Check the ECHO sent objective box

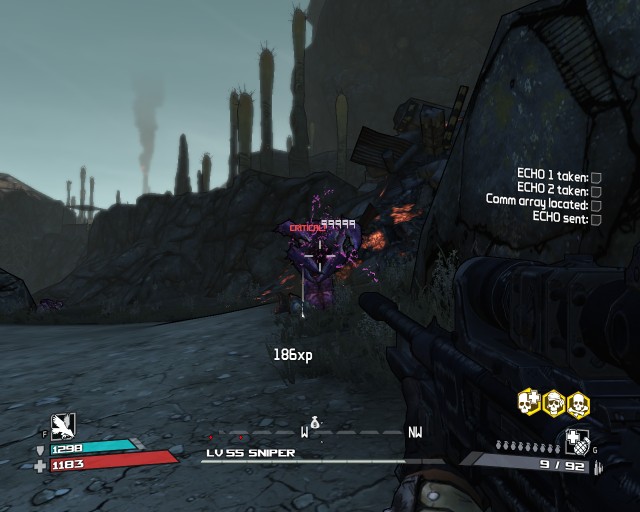[596, 219]
